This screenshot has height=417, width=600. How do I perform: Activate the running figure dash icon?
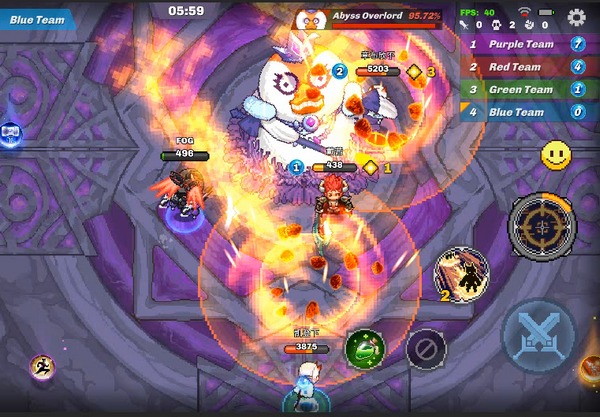click(42, 368)
